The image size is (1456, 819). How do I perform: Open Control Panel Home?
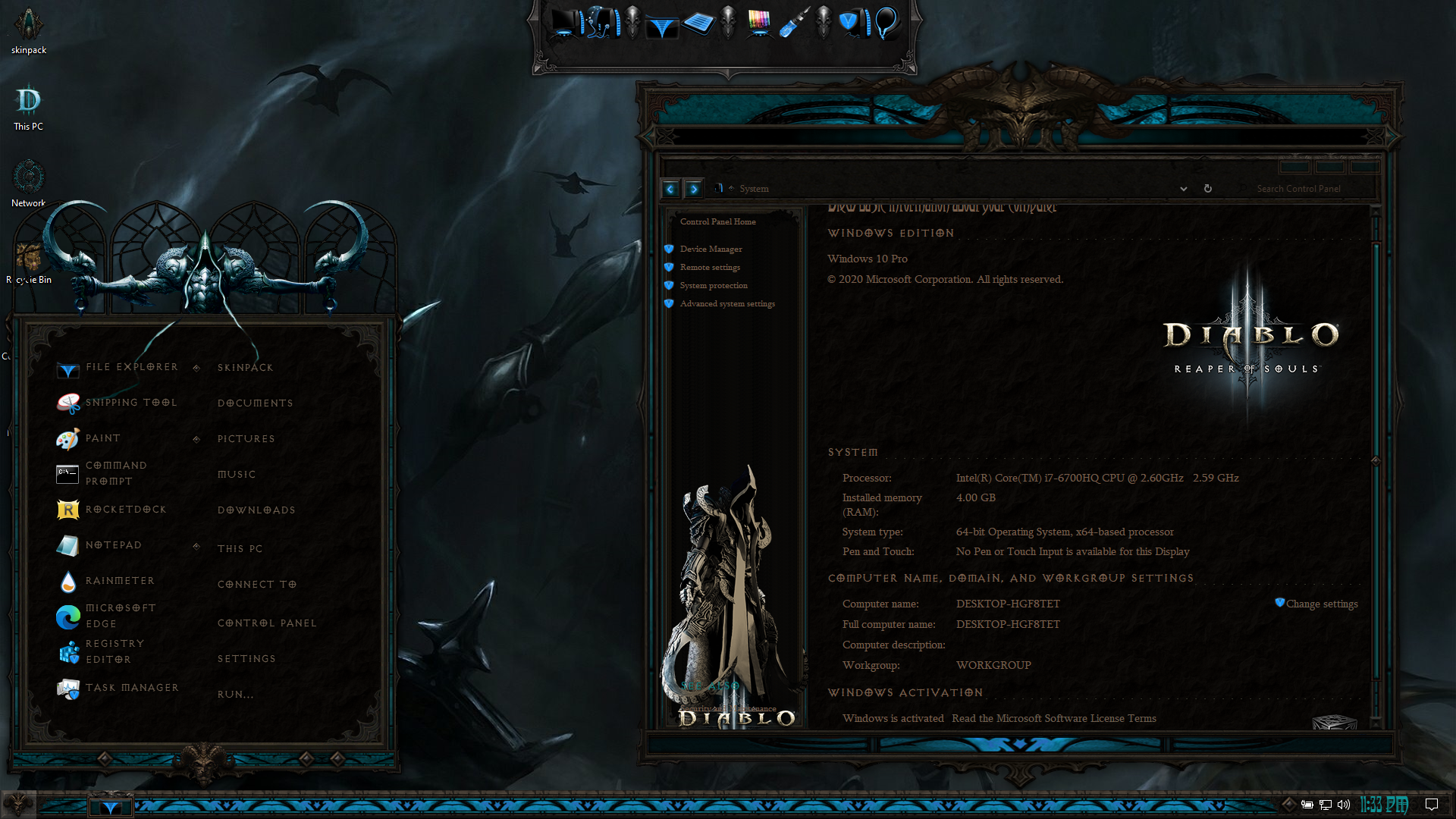[x=717, y=222]
